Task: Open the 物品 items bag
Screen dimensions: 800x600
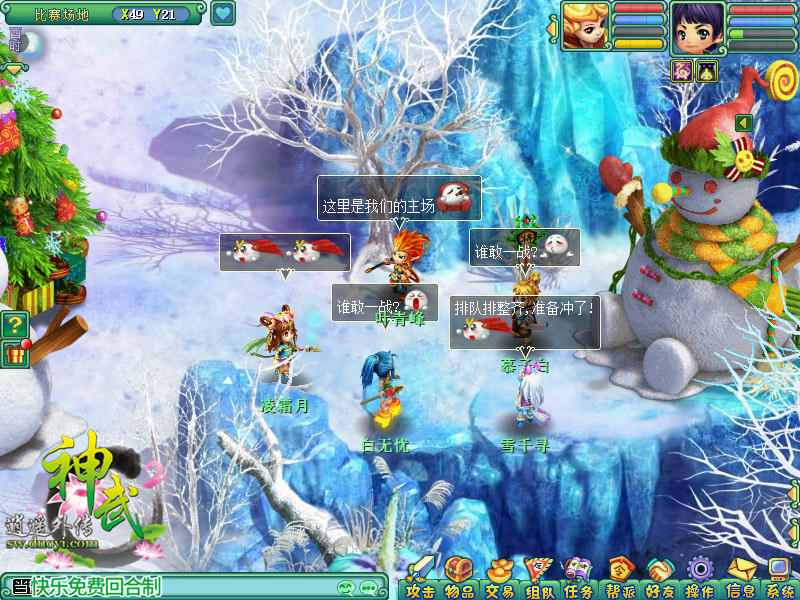Action: pyautogui.click(x=459, y=578)
